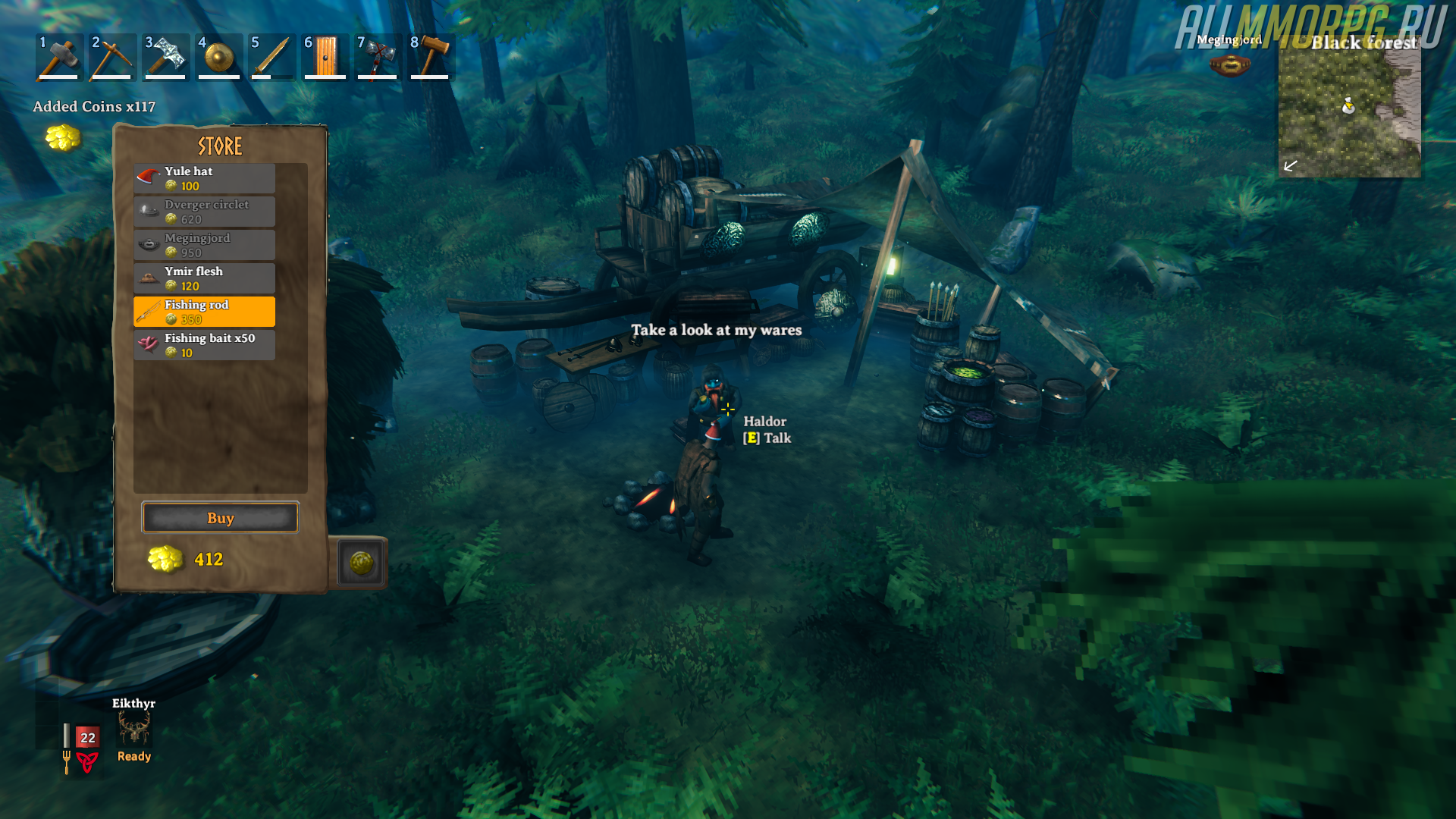
Task: Select the Yule hat store entry
Action: 204,178
